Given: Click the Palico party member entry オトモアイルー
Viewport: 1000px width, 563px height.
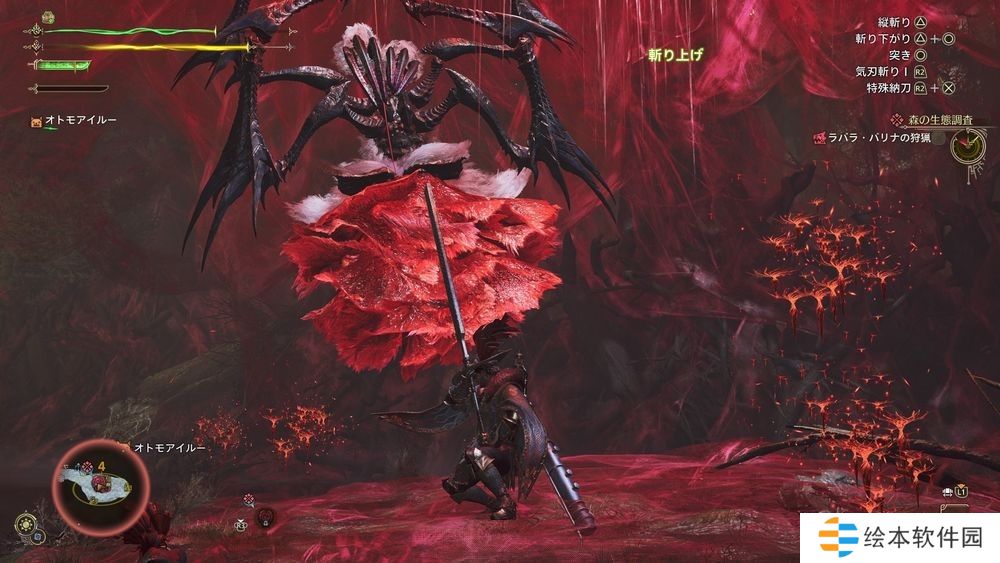Looking at the screenshot, I should [x=76, y=120].
